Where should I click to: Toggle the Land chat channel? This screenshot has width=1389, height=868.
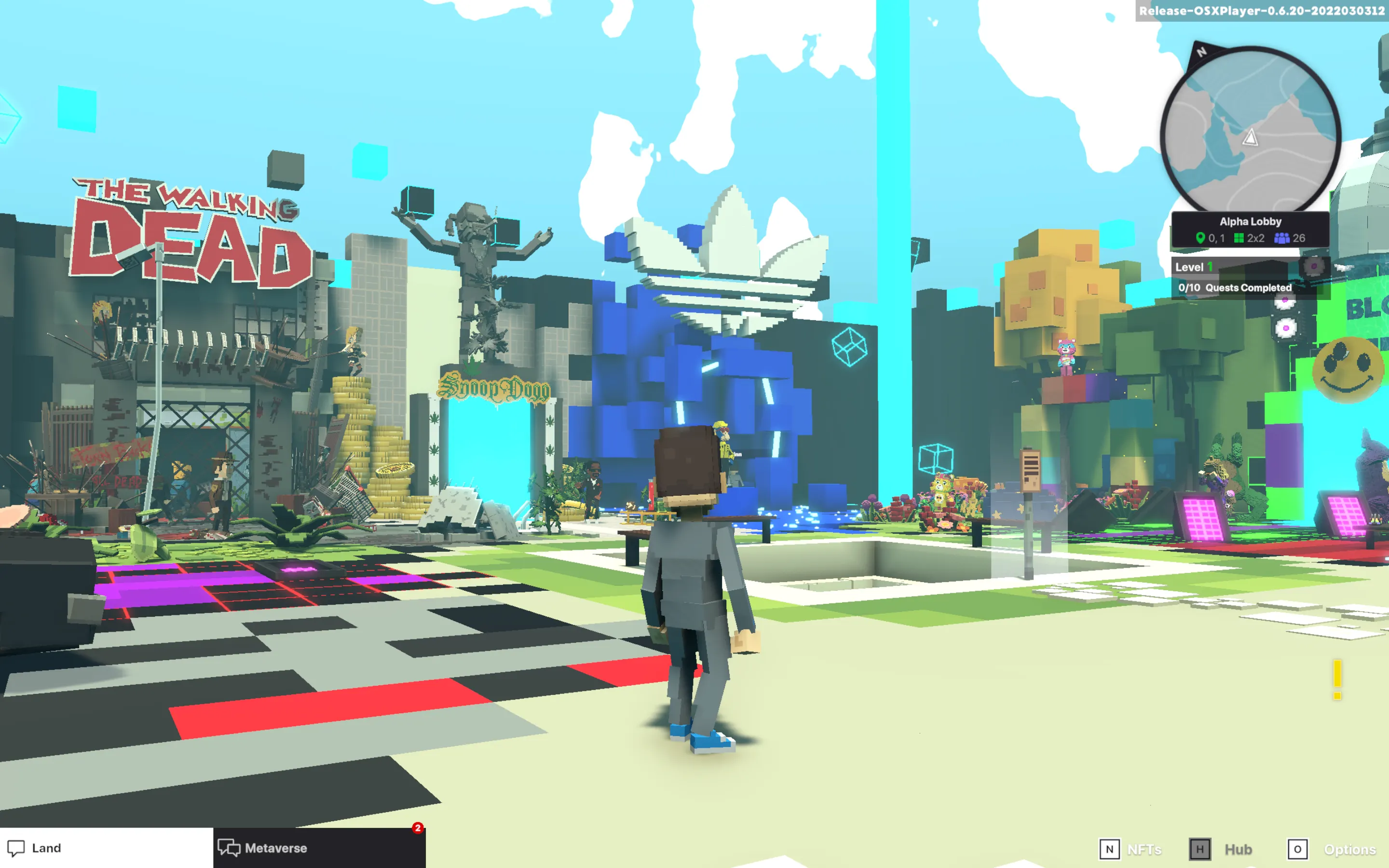(46, 848)
